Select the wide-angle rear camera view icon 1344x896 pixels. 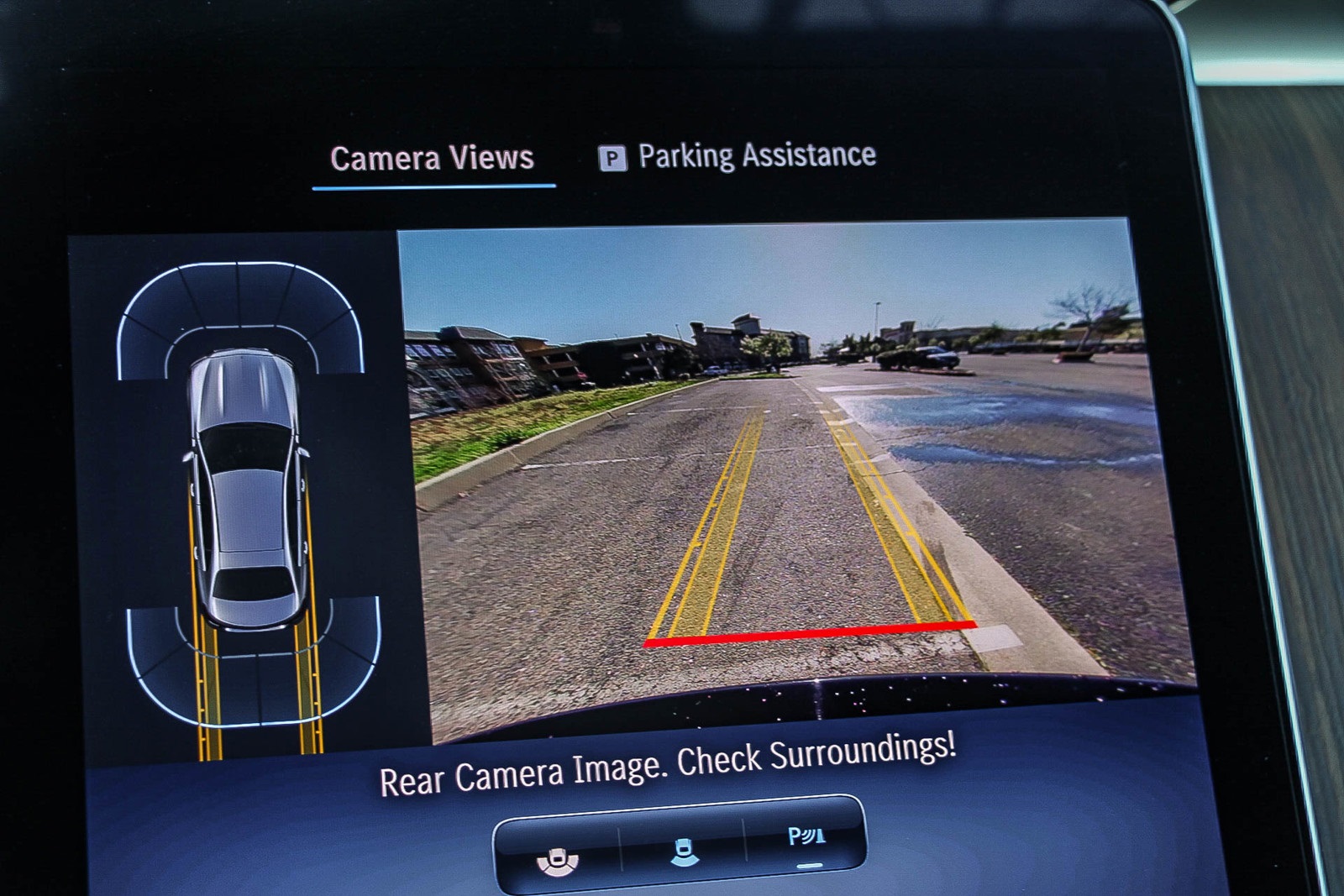557,860
